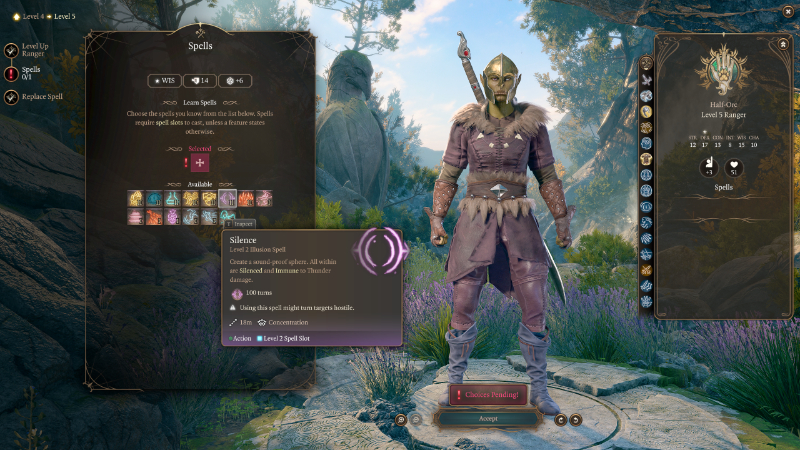Image resolution: width=800 pixels, height=450 pixels.
Task: Select the Silence spell icon
Action: point(226,198)
